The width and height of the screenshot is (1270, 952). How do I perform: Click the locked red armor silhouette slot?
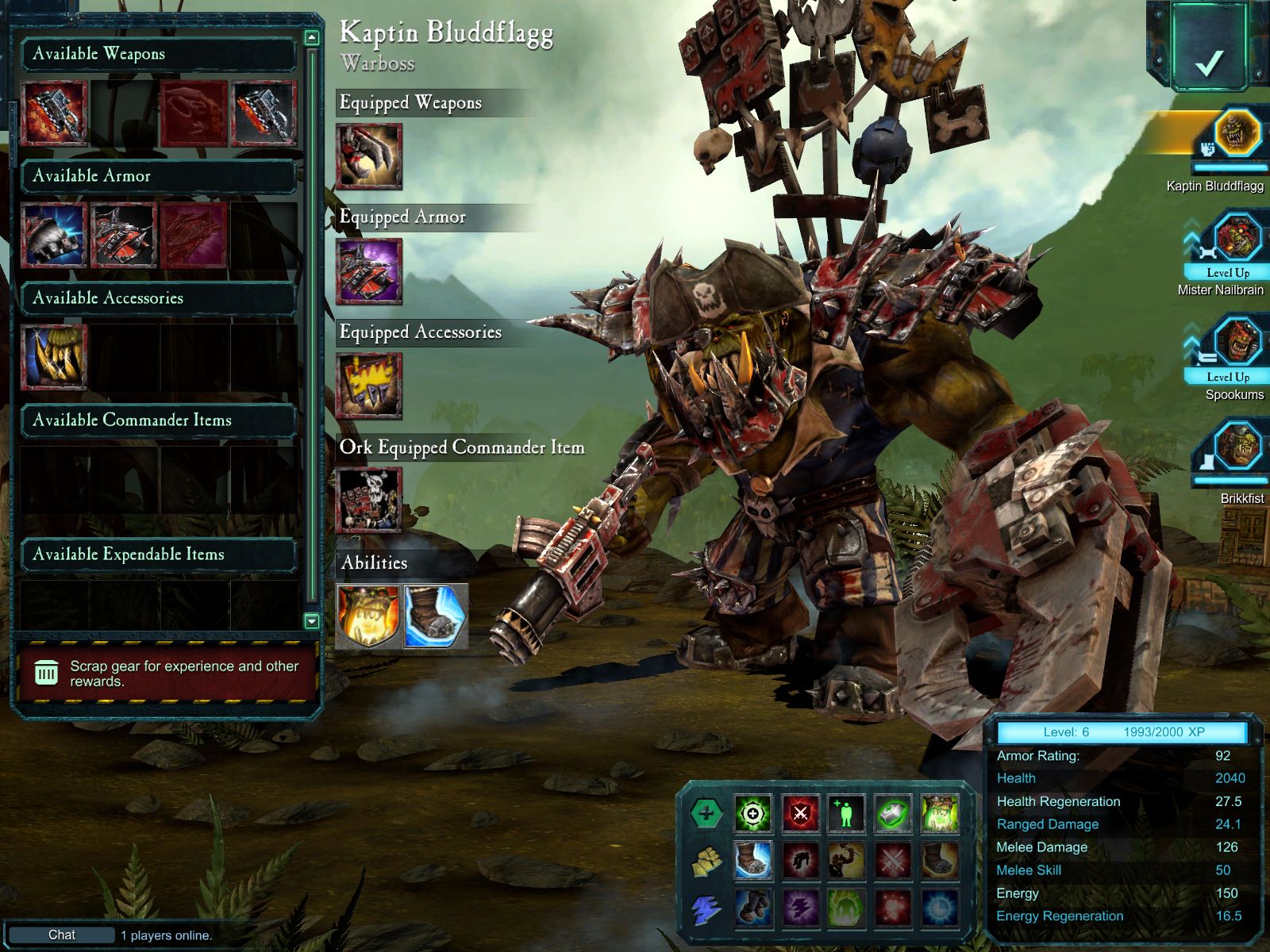point(194,235)
